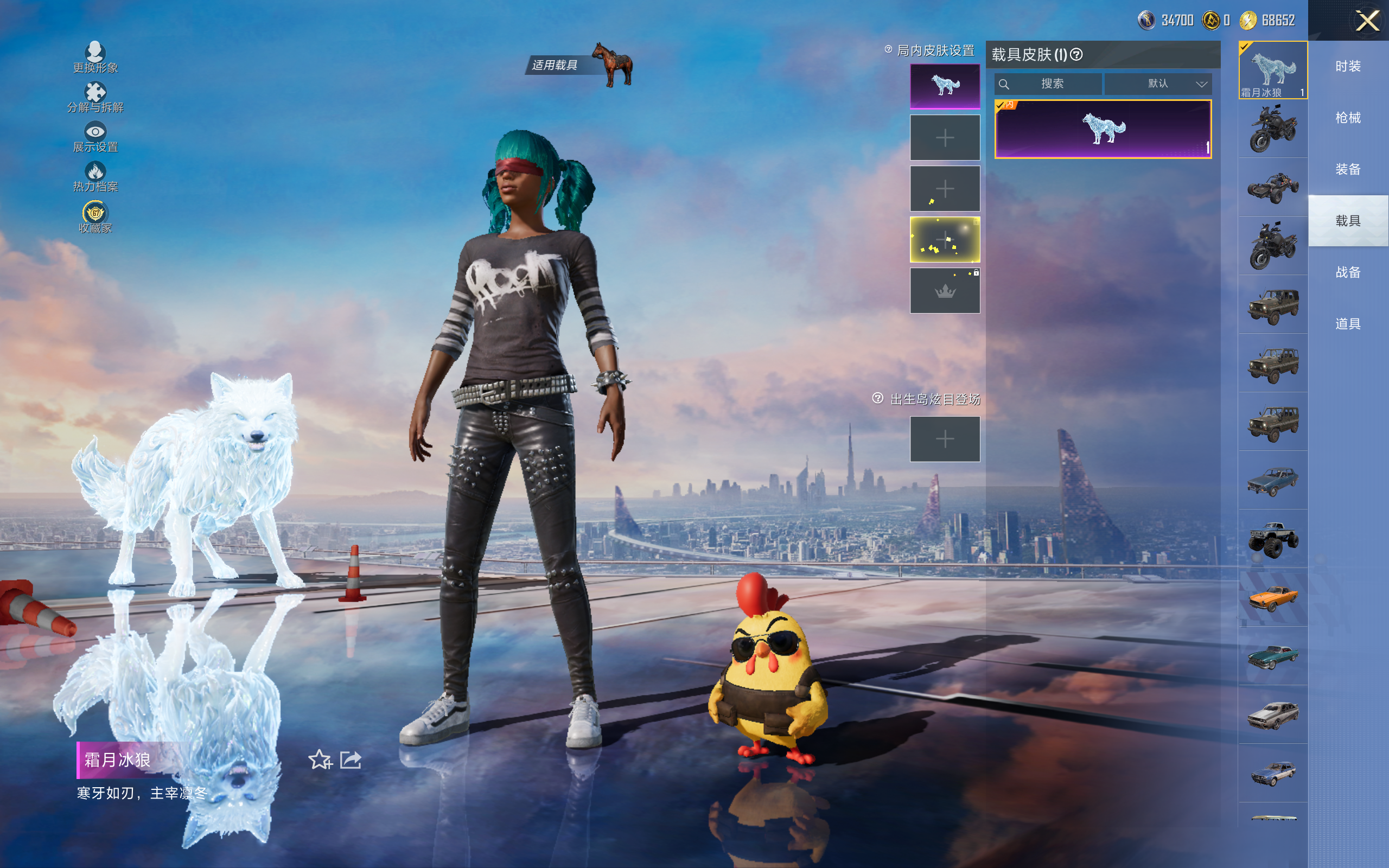Switch to the 时装 outfit tab
Image resolution: width=1389 pixels, height=868 pixels.
pos(1348,67)
